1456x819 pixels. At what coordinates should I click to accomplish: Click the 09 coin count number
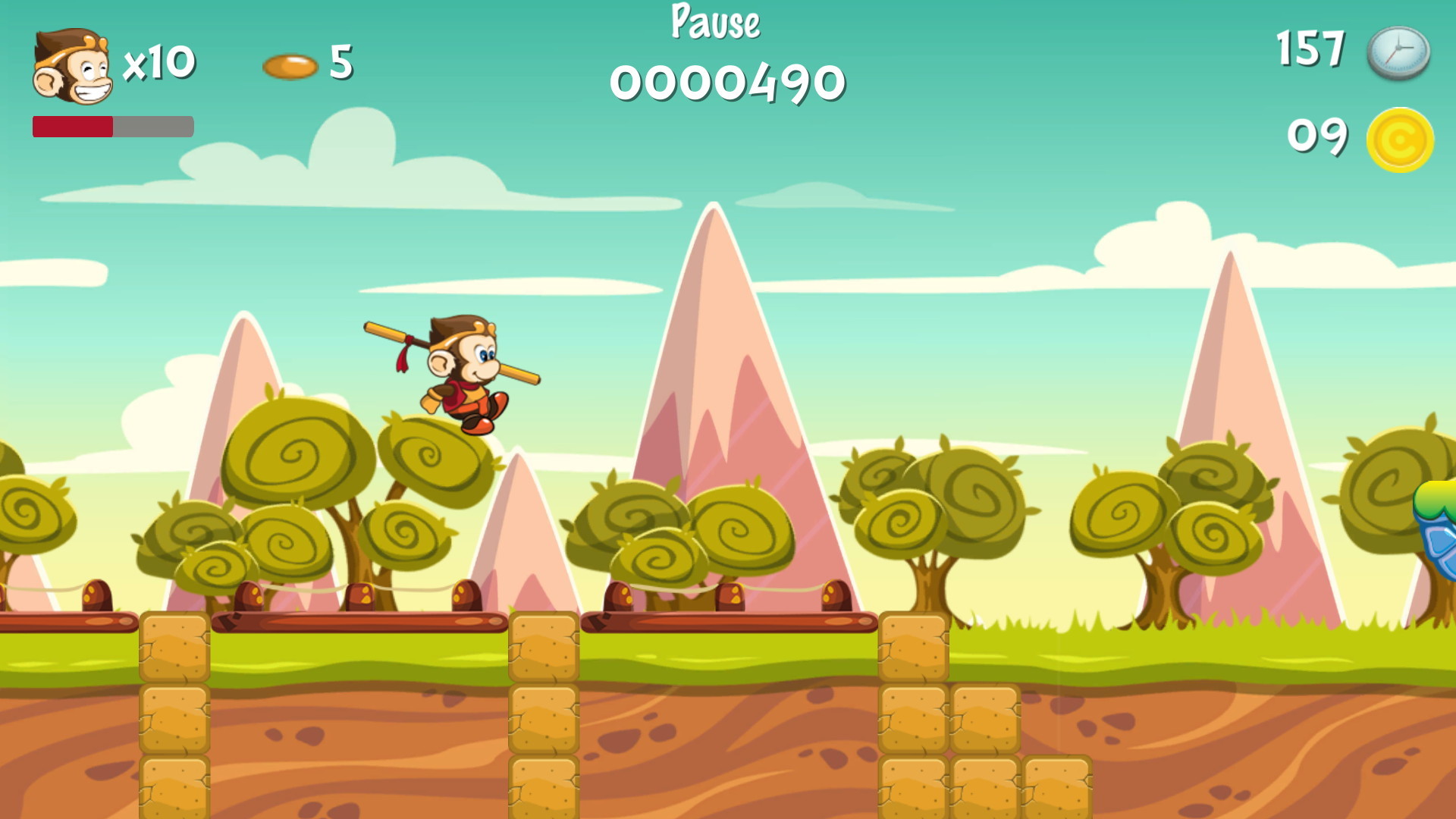pyautogui.click(x=1317, y=136)
